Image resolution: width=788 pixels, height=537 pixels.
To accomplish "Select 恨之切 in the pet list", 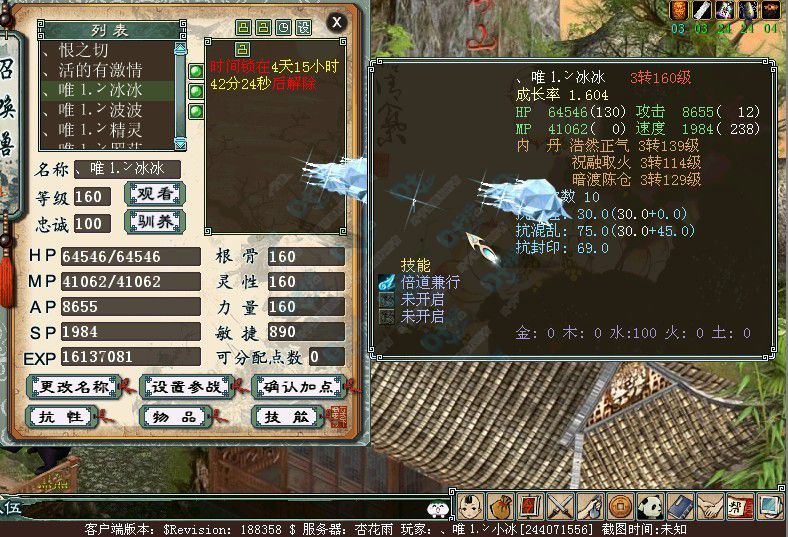I will 90,50.
